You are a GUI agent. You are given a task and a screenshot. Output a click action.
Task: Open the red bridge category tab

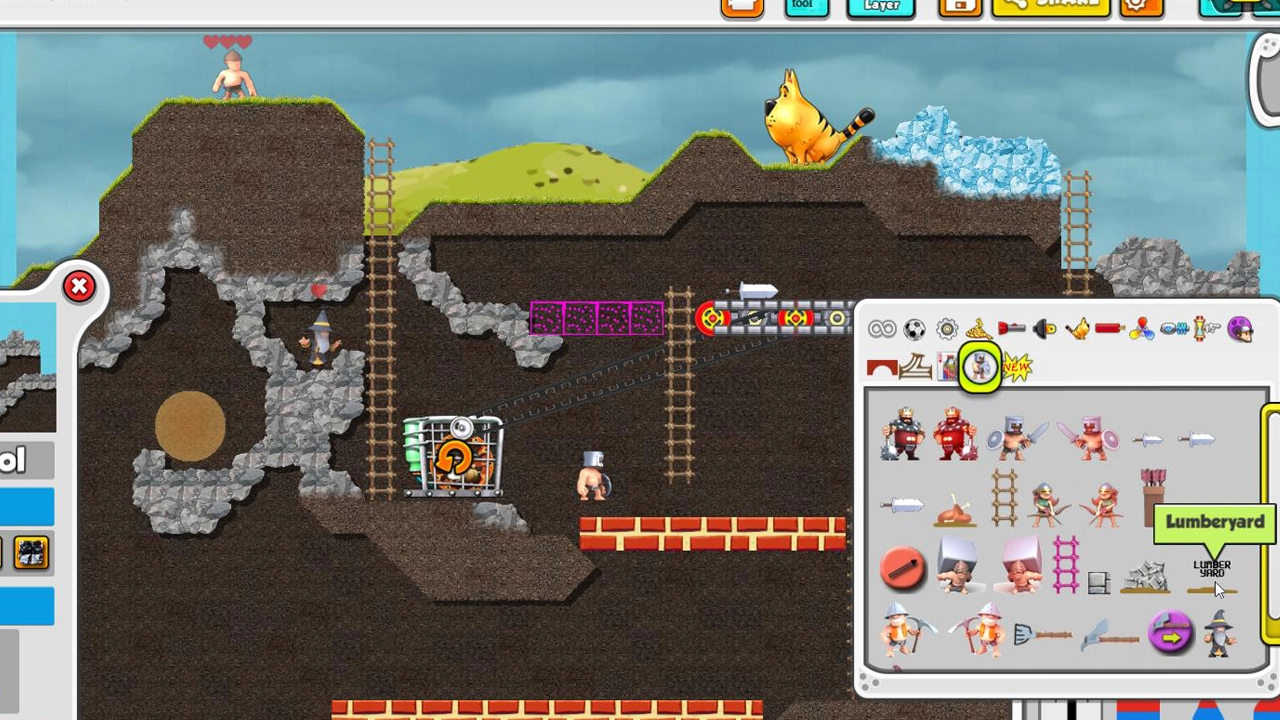[881, 368]
